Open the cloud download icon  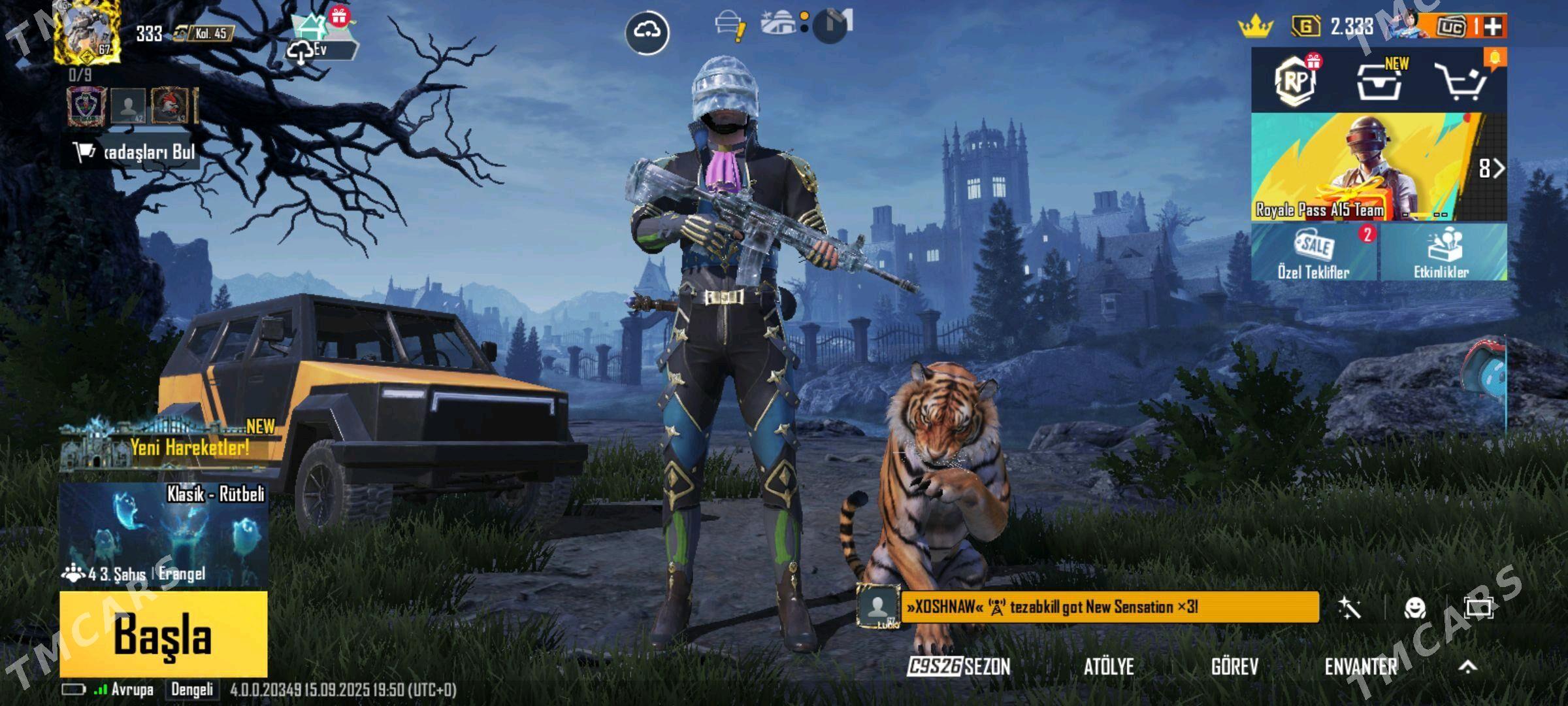point(647,31)
